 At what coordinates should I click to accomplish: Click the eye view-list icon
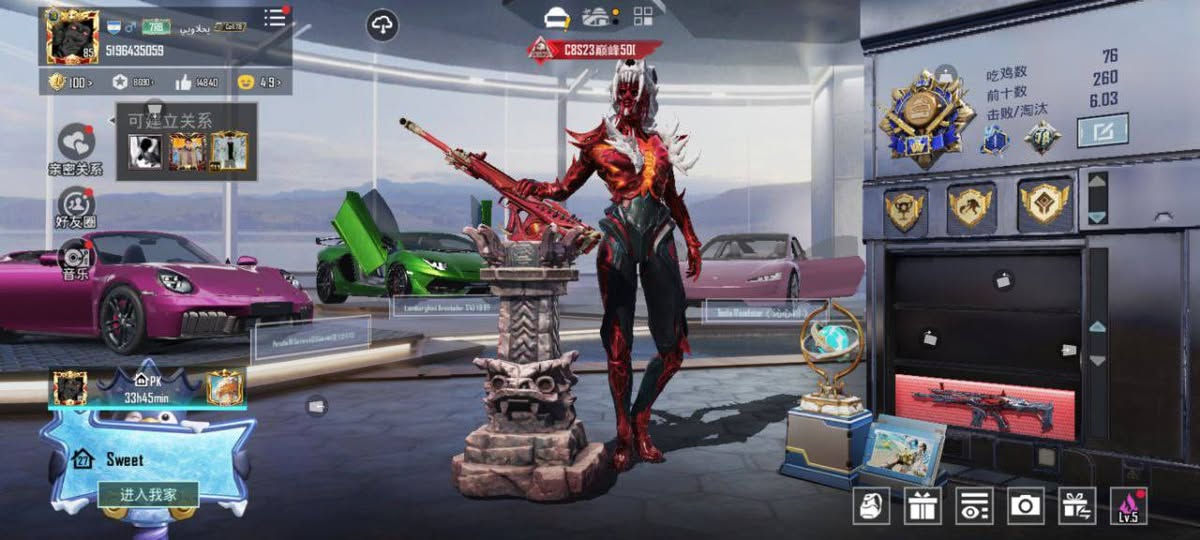click(974, 506)
